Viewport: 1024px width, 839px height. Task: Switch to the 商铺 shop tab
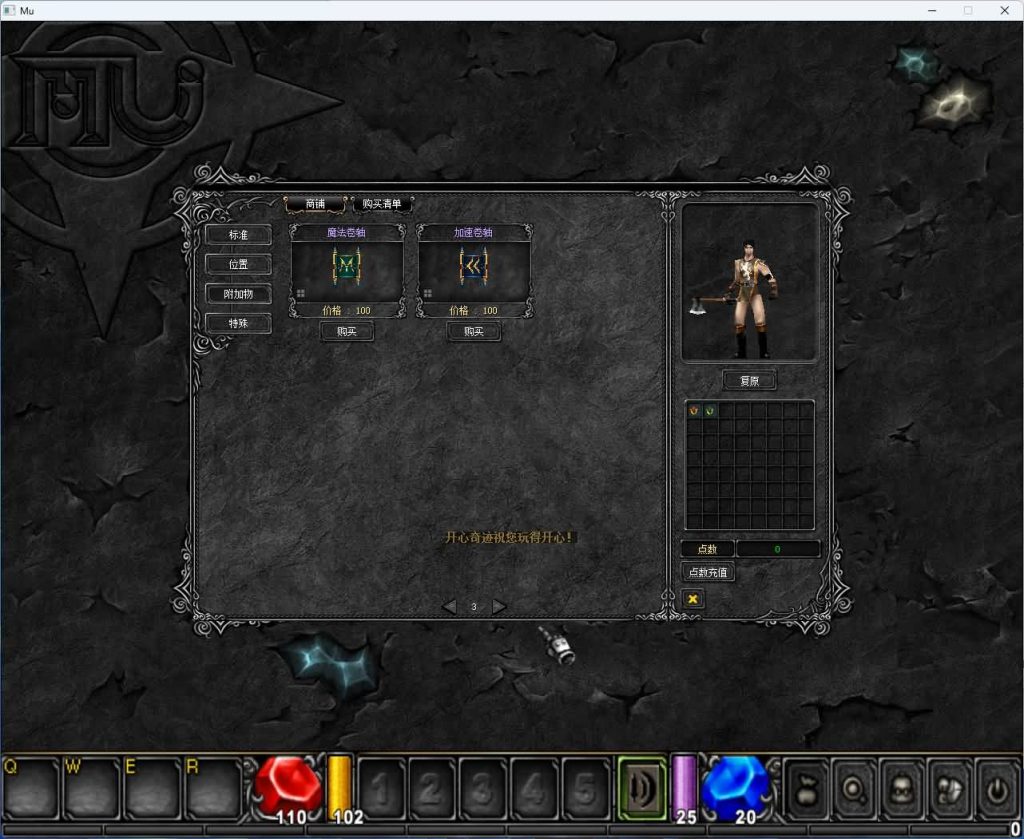point(315,204)
